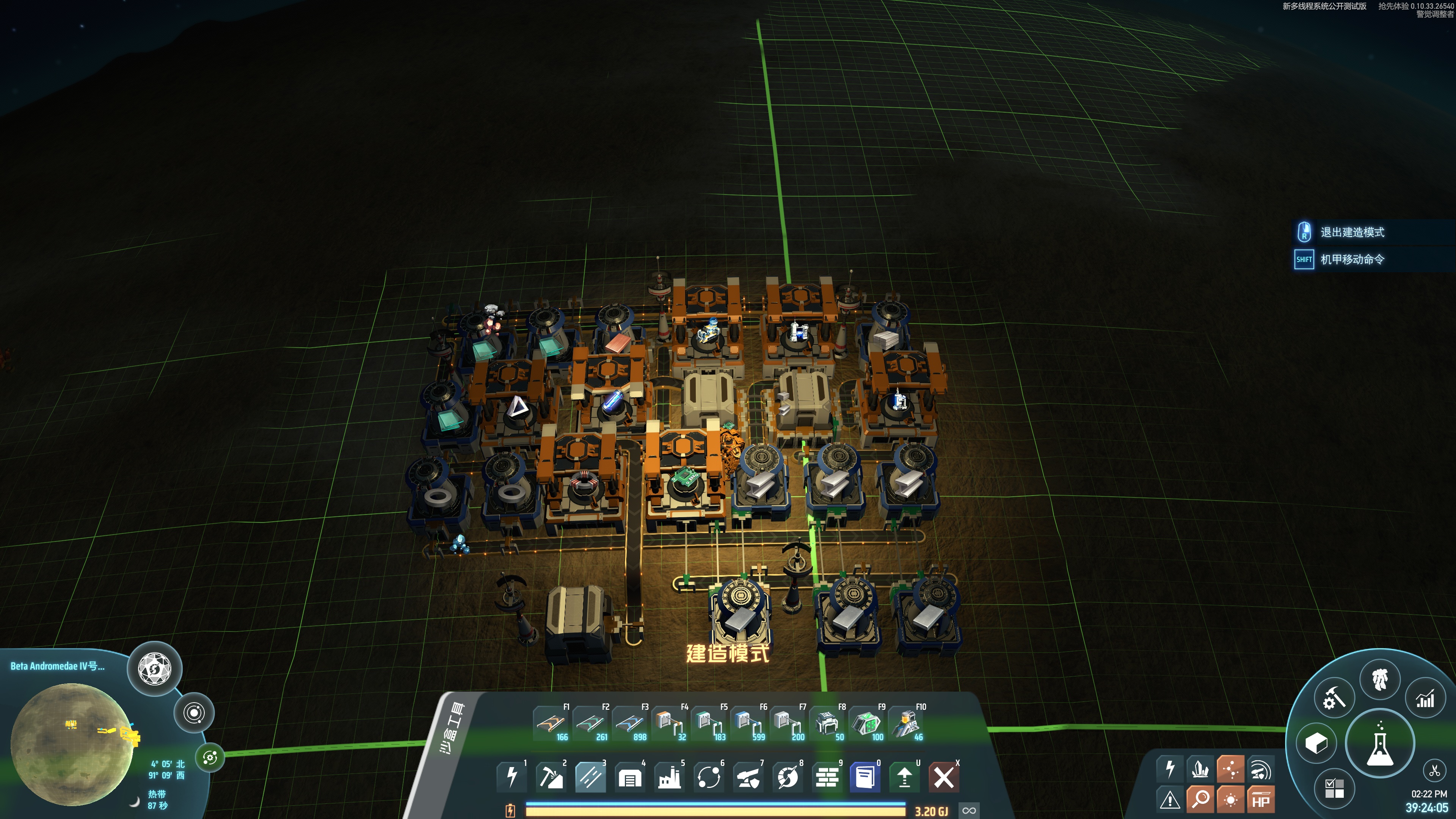Open the Dyson sphere editor globe icon
The image size is (1456, 819).
(155, 669)
